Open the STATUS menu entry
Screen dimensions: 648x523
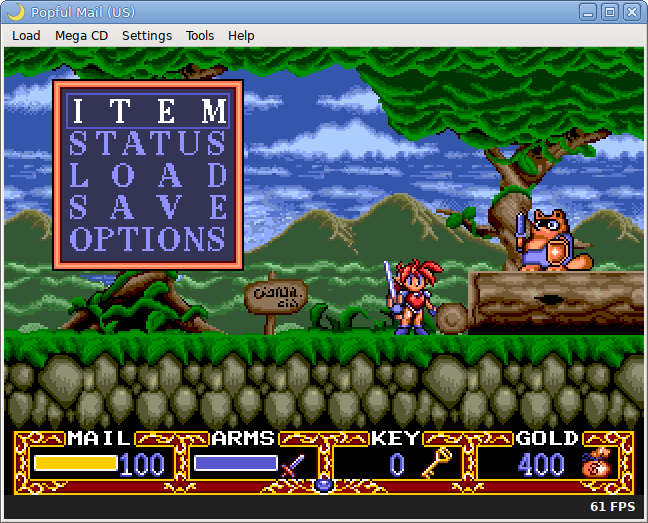(x=148, y=142)
